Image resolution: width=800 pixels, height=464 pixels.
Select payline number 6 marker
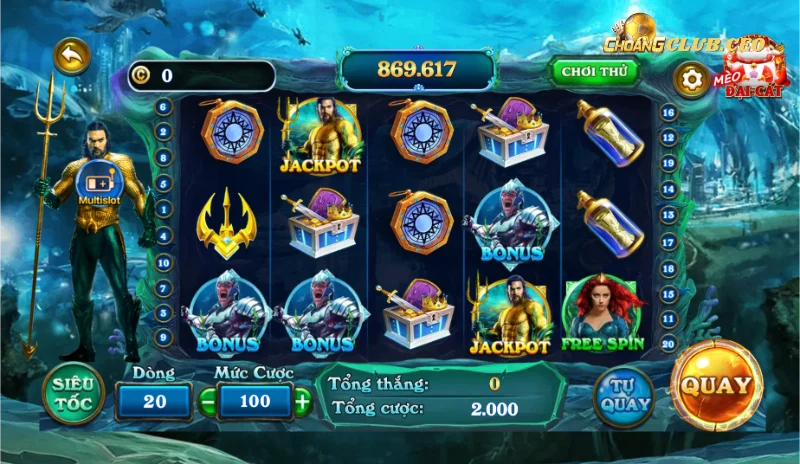[x=163, y=105]
